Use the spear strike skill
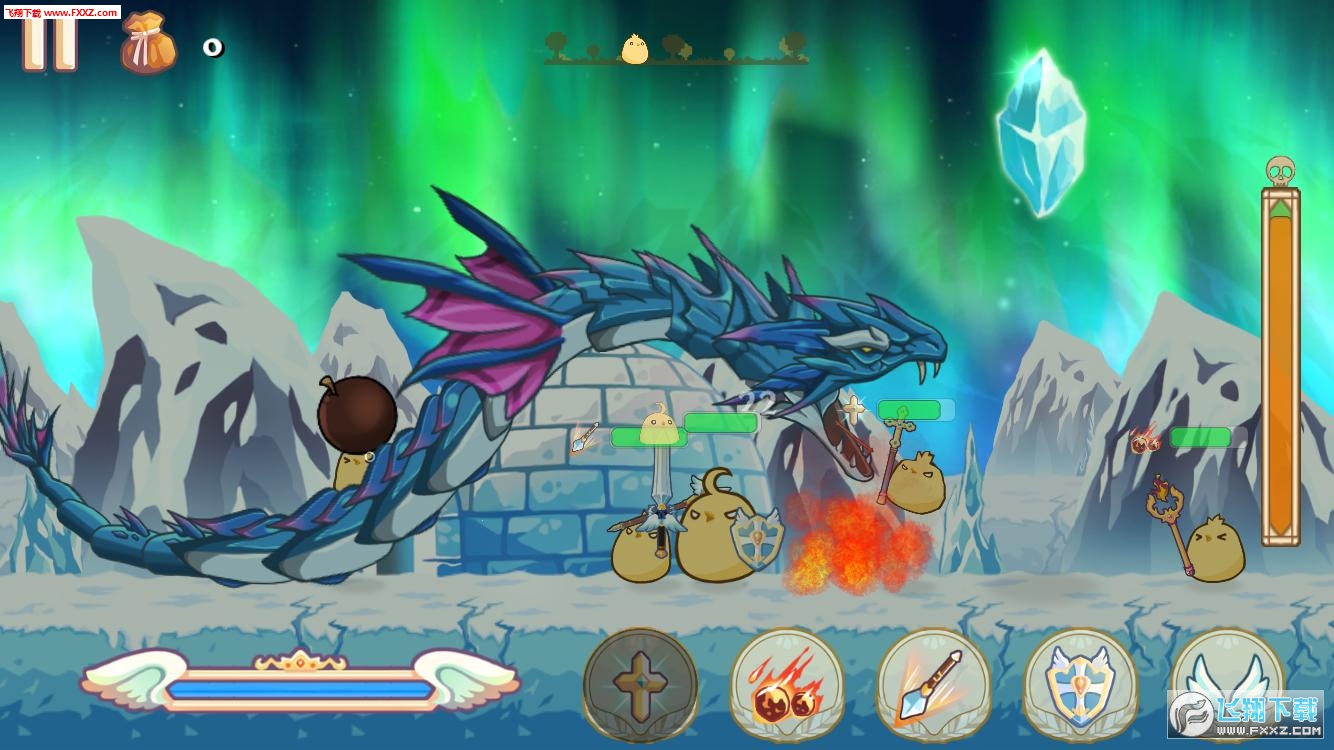Image resolution: width=1334 pixels, height=750 pixels. coord(933,686)
